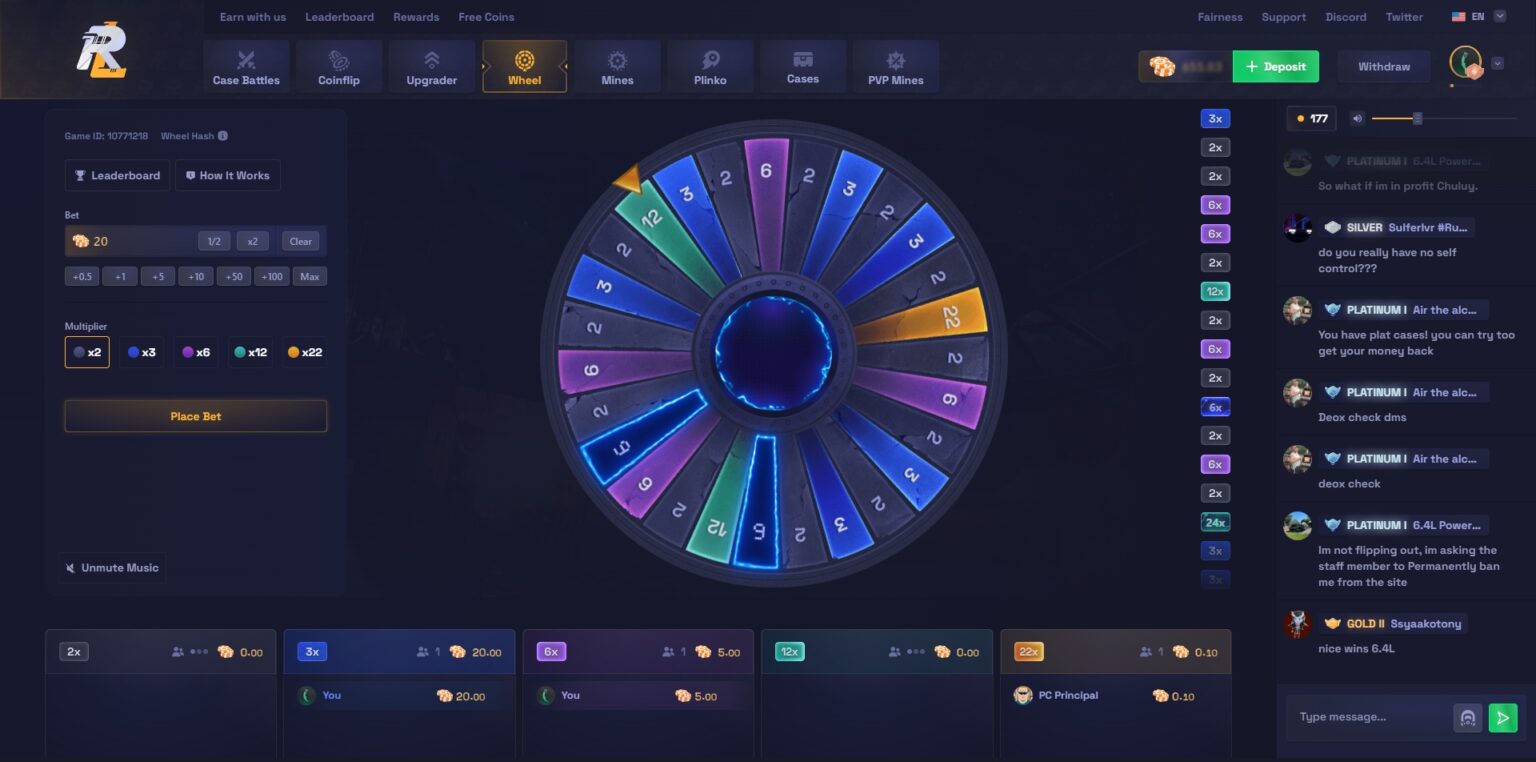Click the green send message icon
The image size is (1536, 762).
pos(1501,717)
